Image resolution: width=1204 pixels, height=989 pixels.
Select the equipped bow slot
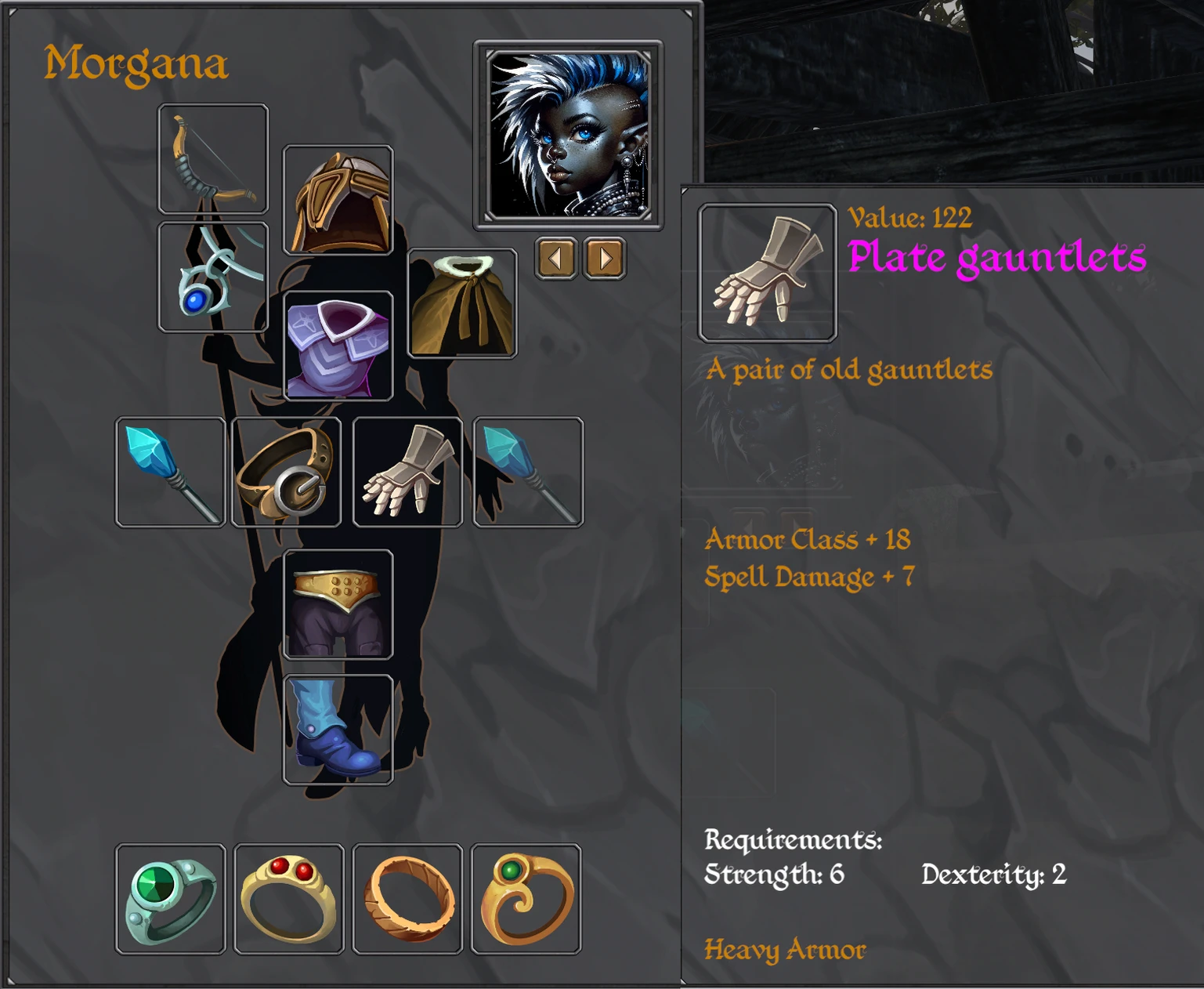coord(213,159)
